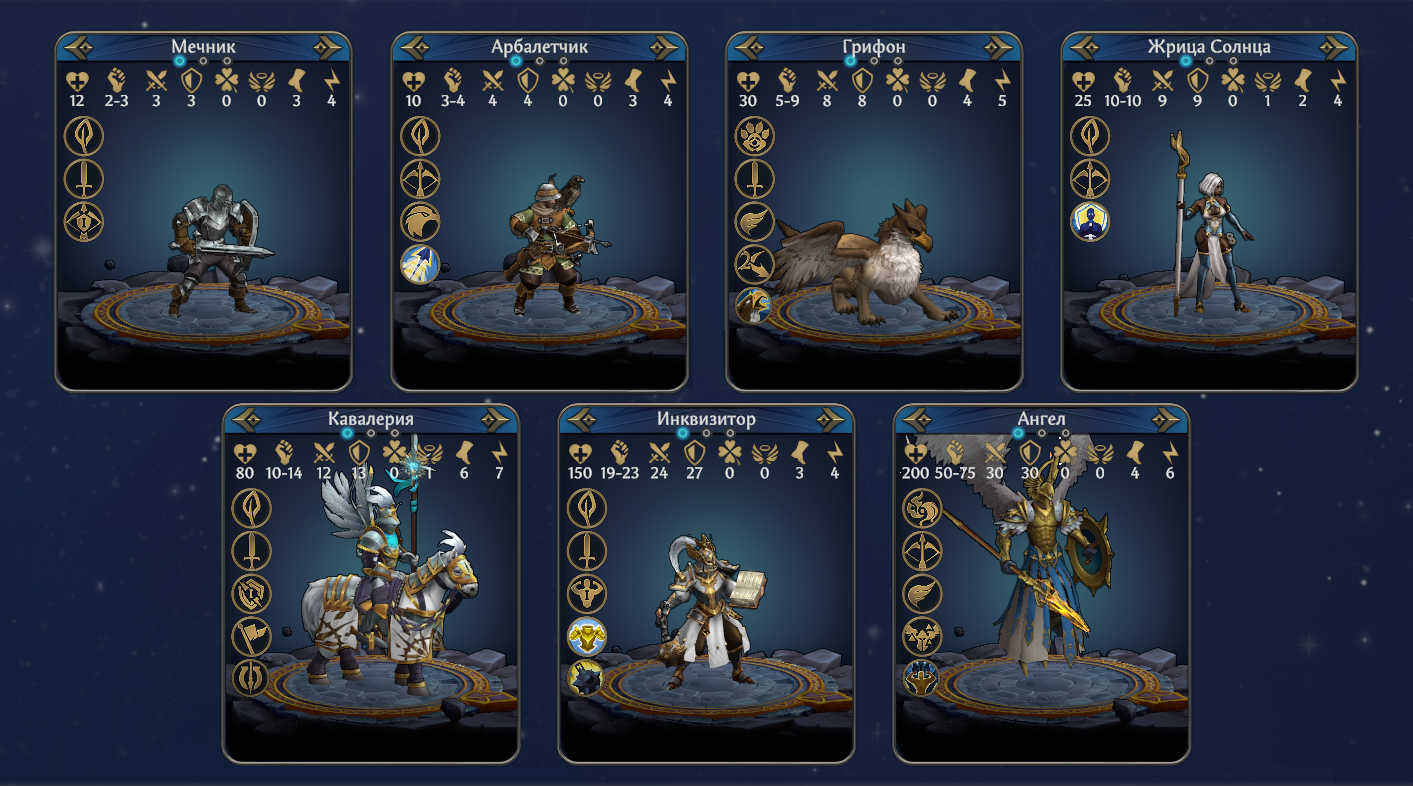The height and width of the screenshot is (786, 1413).
Task: Choose the swirl ability icon on Ангел
Action: point(922,508)
